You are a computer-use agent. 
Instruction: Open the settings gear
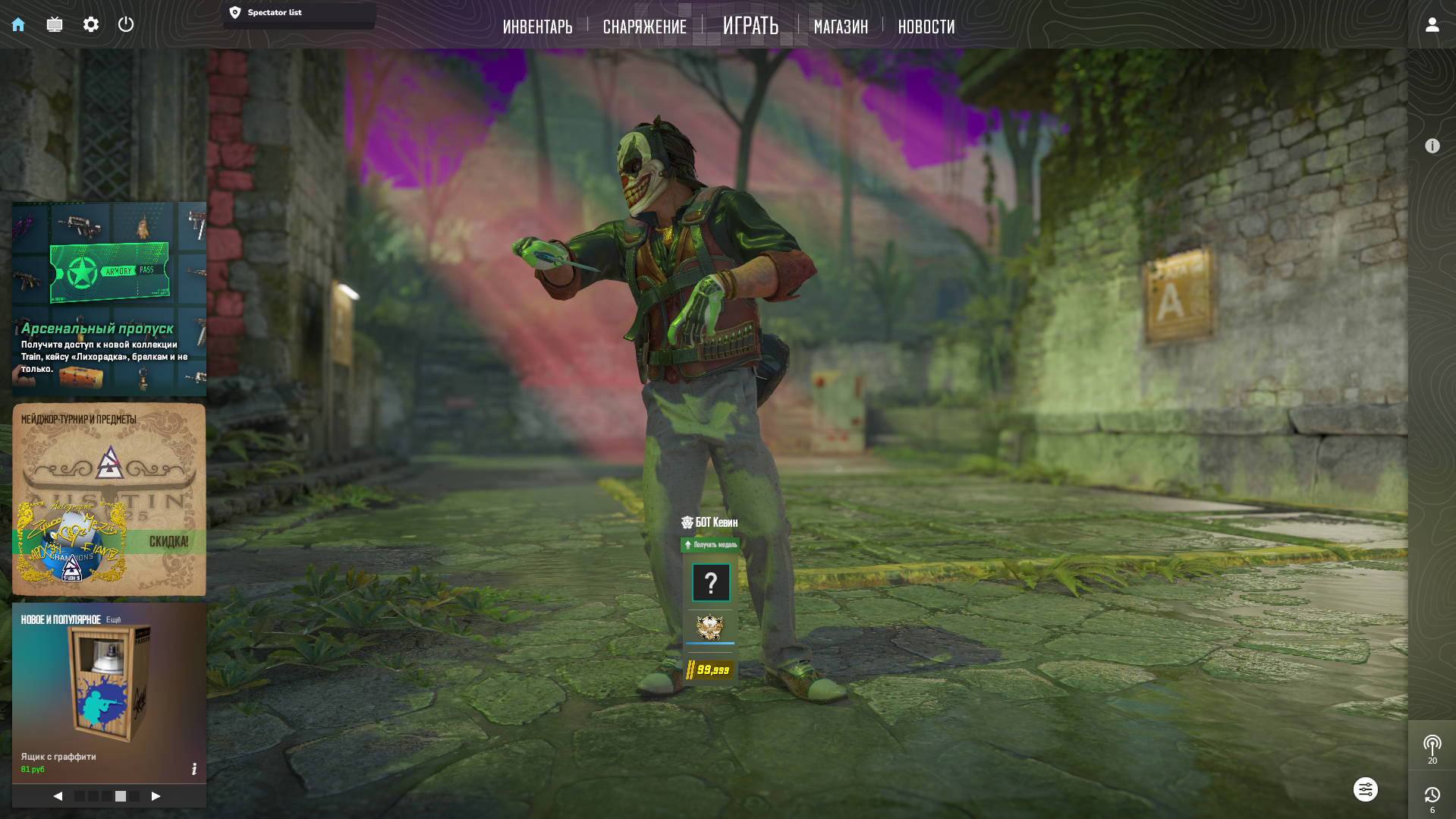[91, 24]
